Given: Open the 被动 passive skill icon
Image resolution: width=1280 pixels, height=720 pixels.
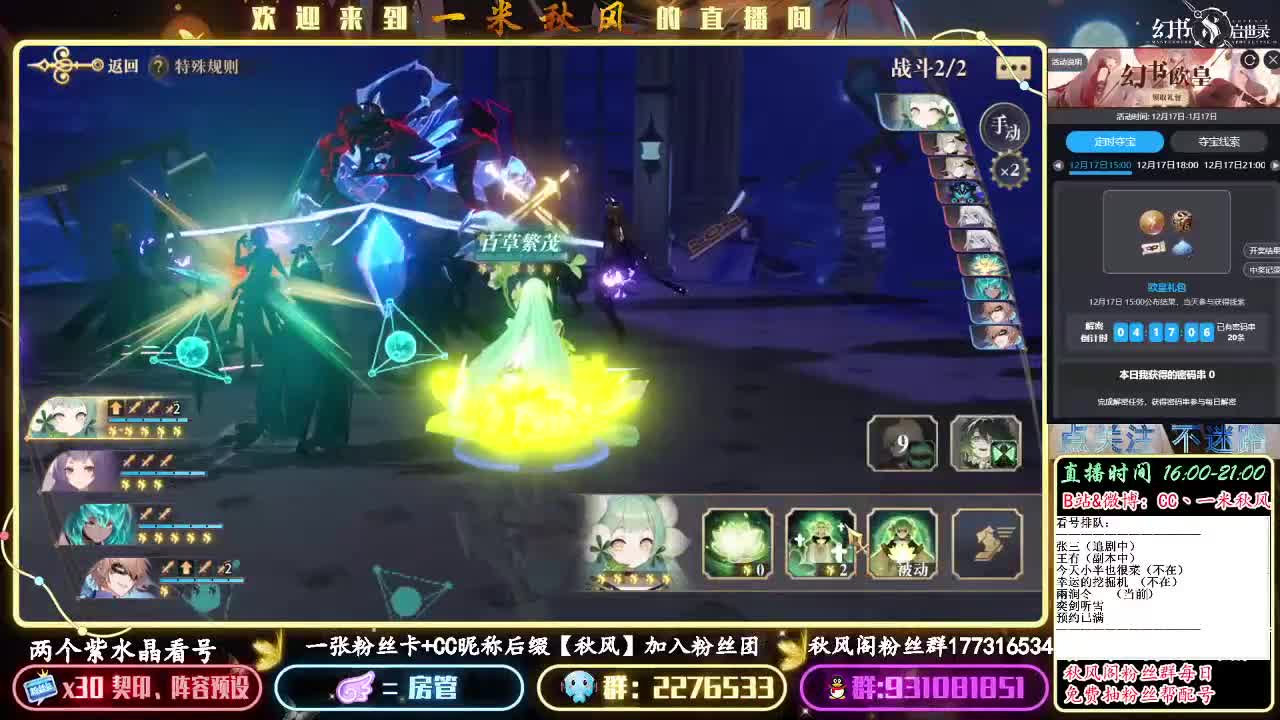Looking at the screenshot, I should (900, 545).
